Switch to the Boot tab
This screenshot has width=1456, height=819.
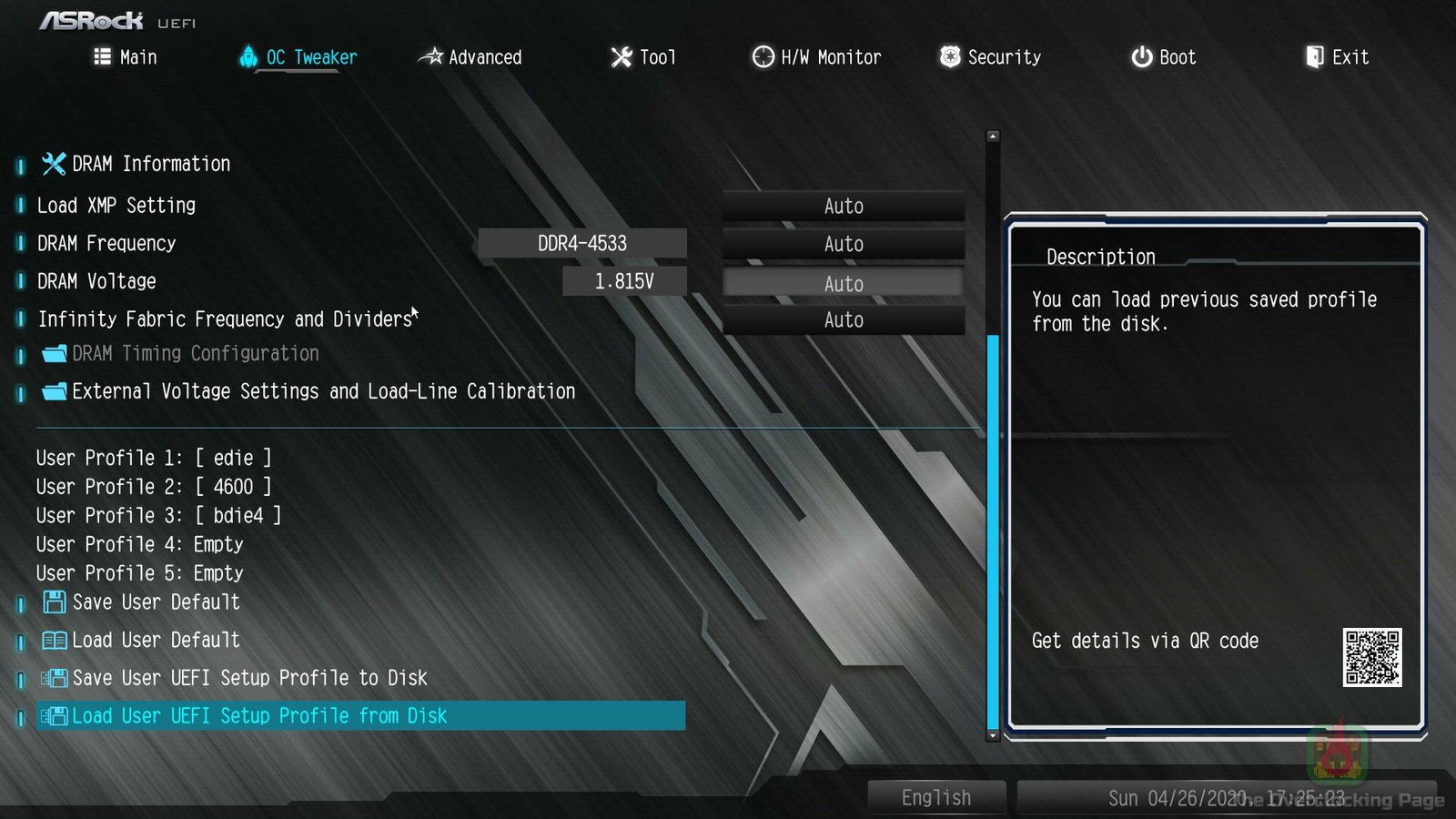[x=1164, y=57]
